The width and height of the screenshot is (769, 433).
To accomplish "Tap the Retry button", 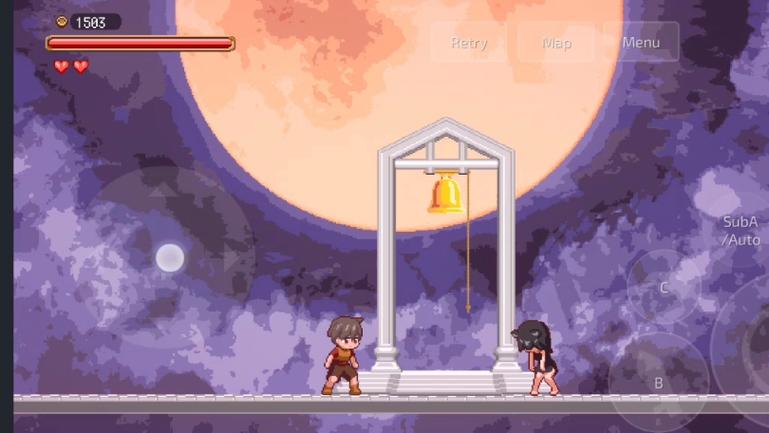I will click(x=469, y=43).
